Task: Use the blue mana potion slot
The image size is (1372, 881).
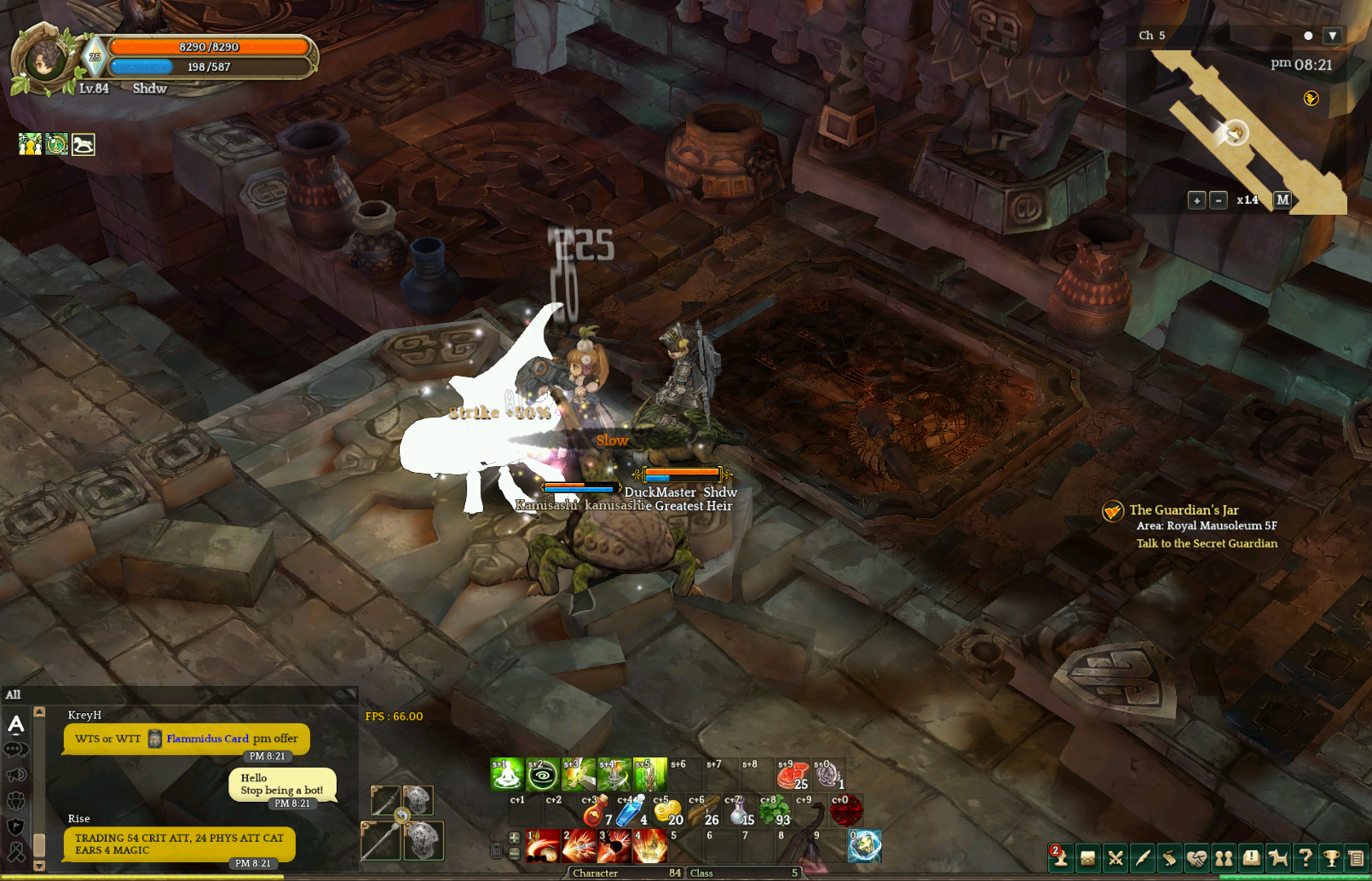Action: click(x=631, y=811)
